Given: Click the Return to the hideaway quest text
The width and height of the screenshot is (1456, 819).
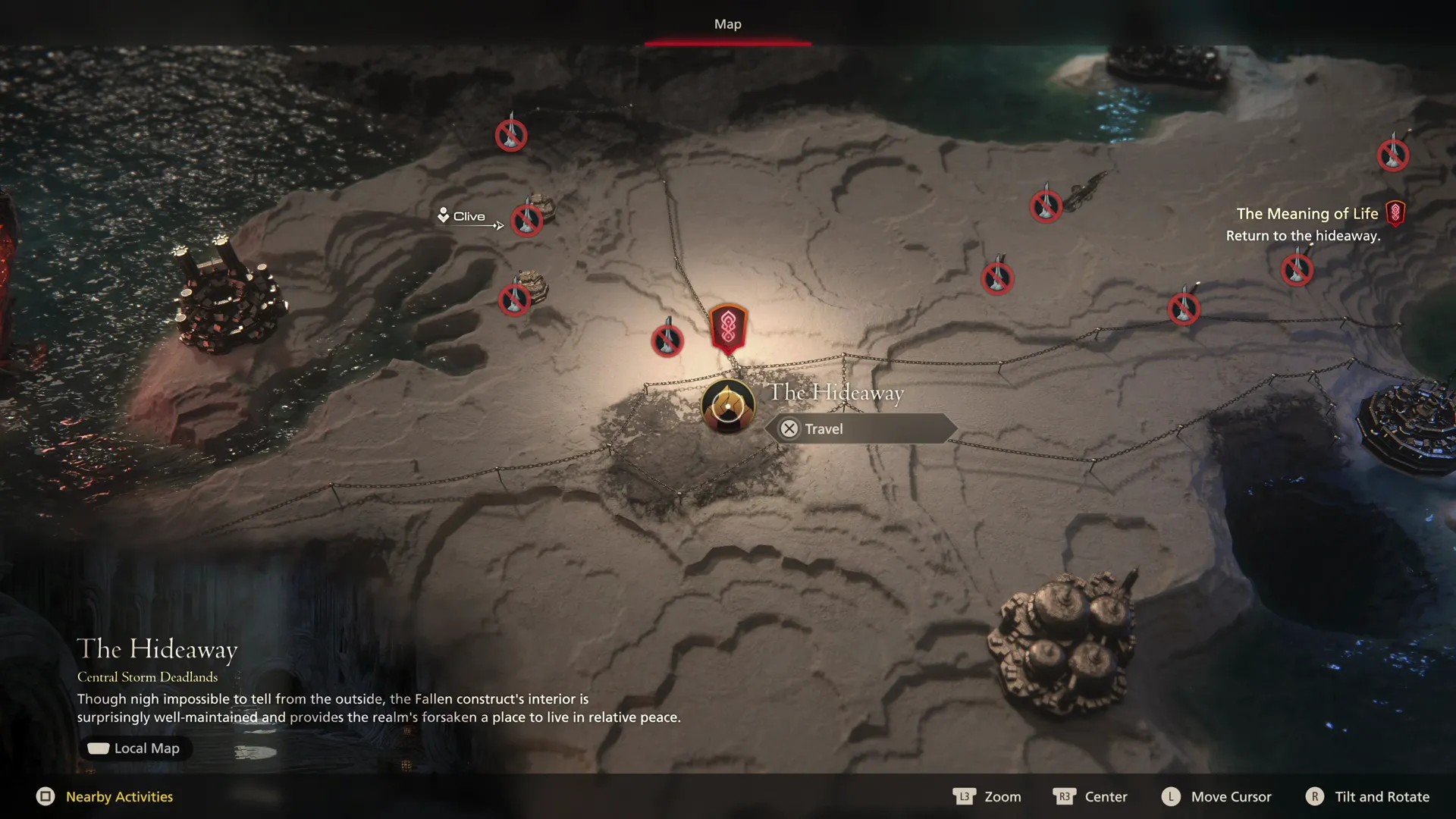Looking at the screenshot, I should click(1304, 236).
